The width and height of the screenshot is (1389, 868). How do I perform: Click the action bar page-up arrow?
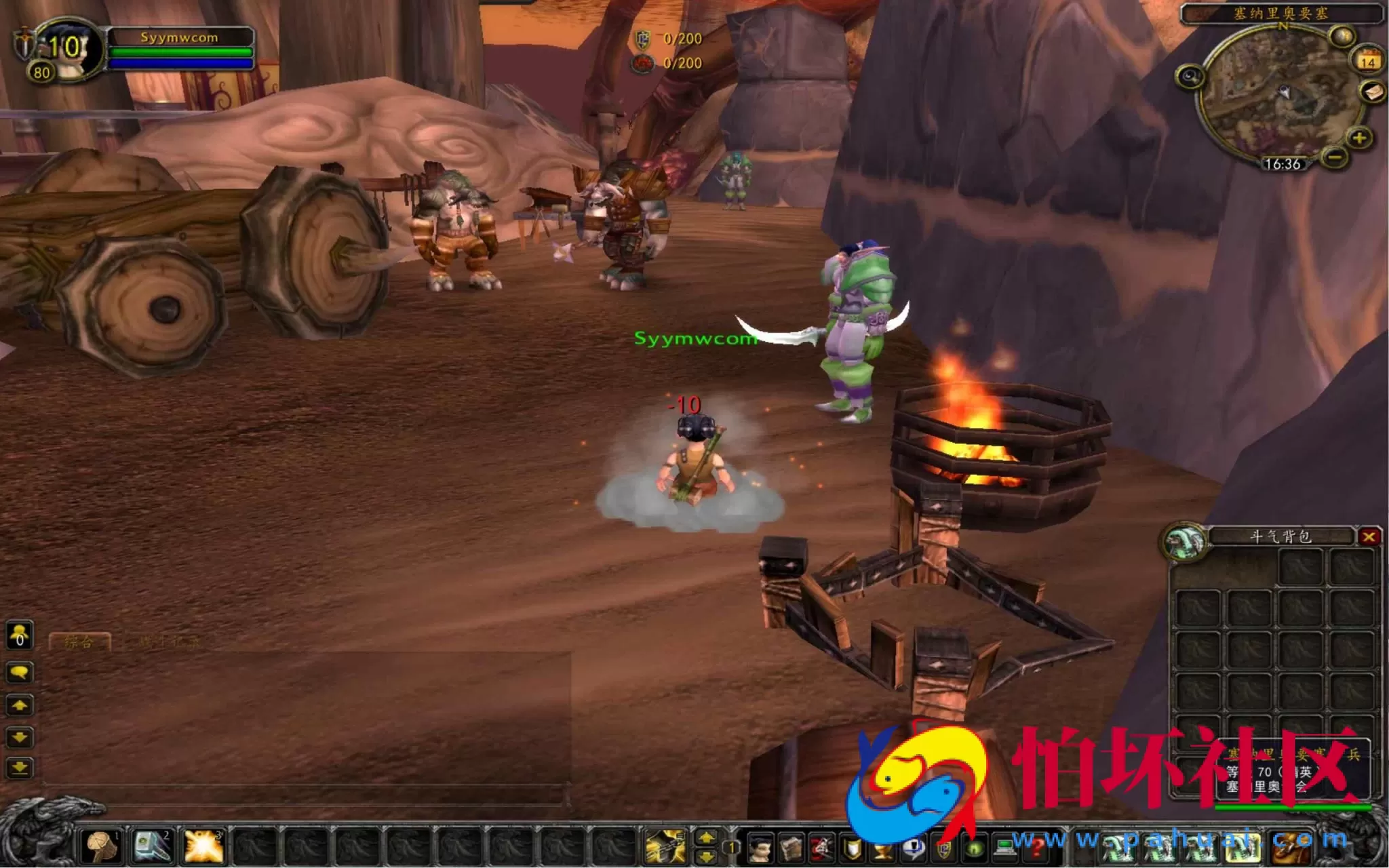[707, 837]
